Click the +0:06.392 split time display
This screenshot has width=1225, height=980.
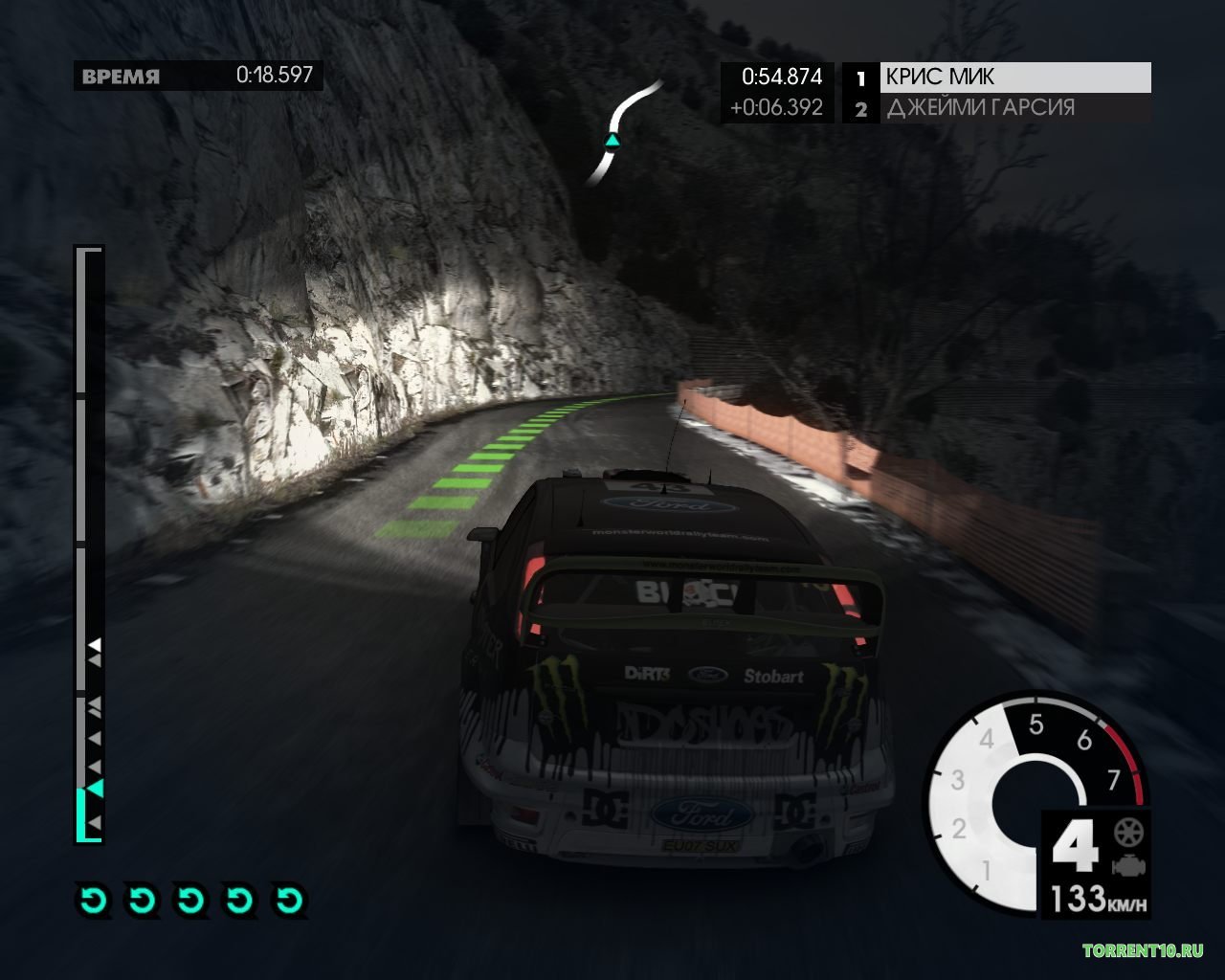(x=777, y=108)
